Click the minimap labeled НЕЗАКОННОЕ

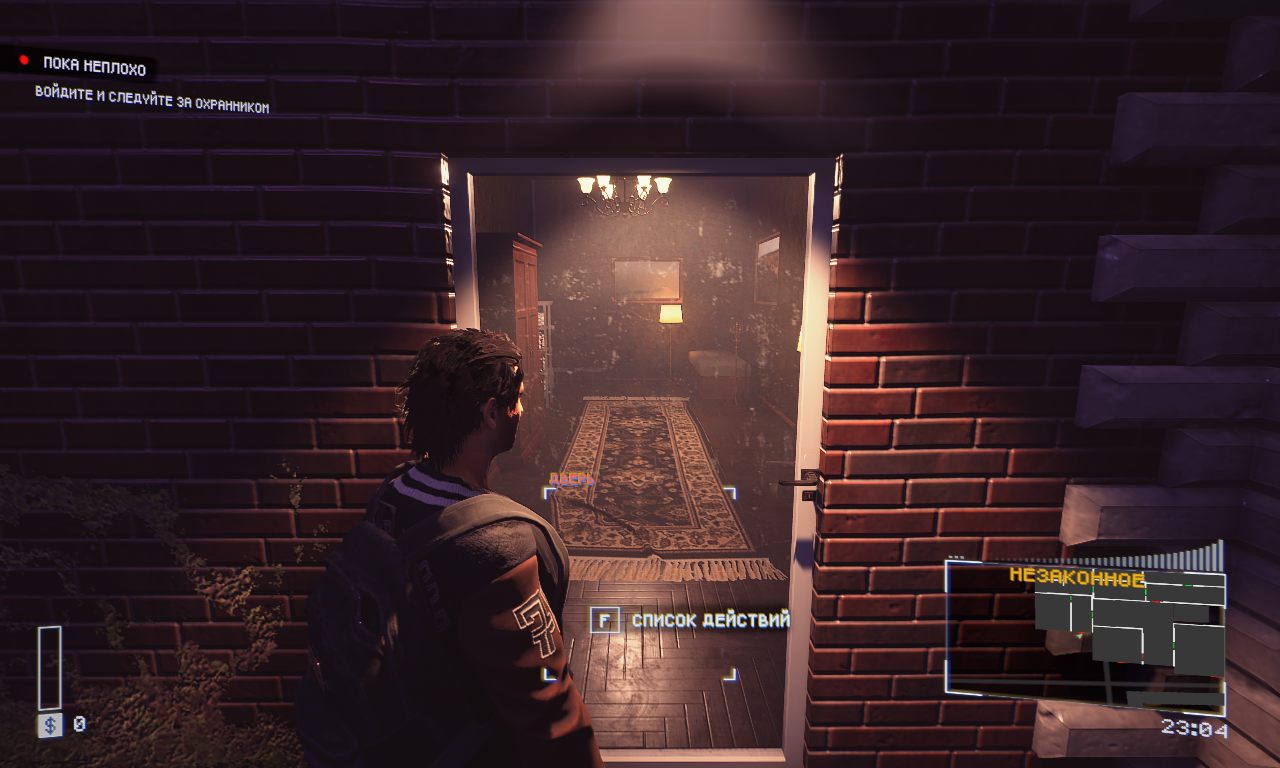[1086, 632]
